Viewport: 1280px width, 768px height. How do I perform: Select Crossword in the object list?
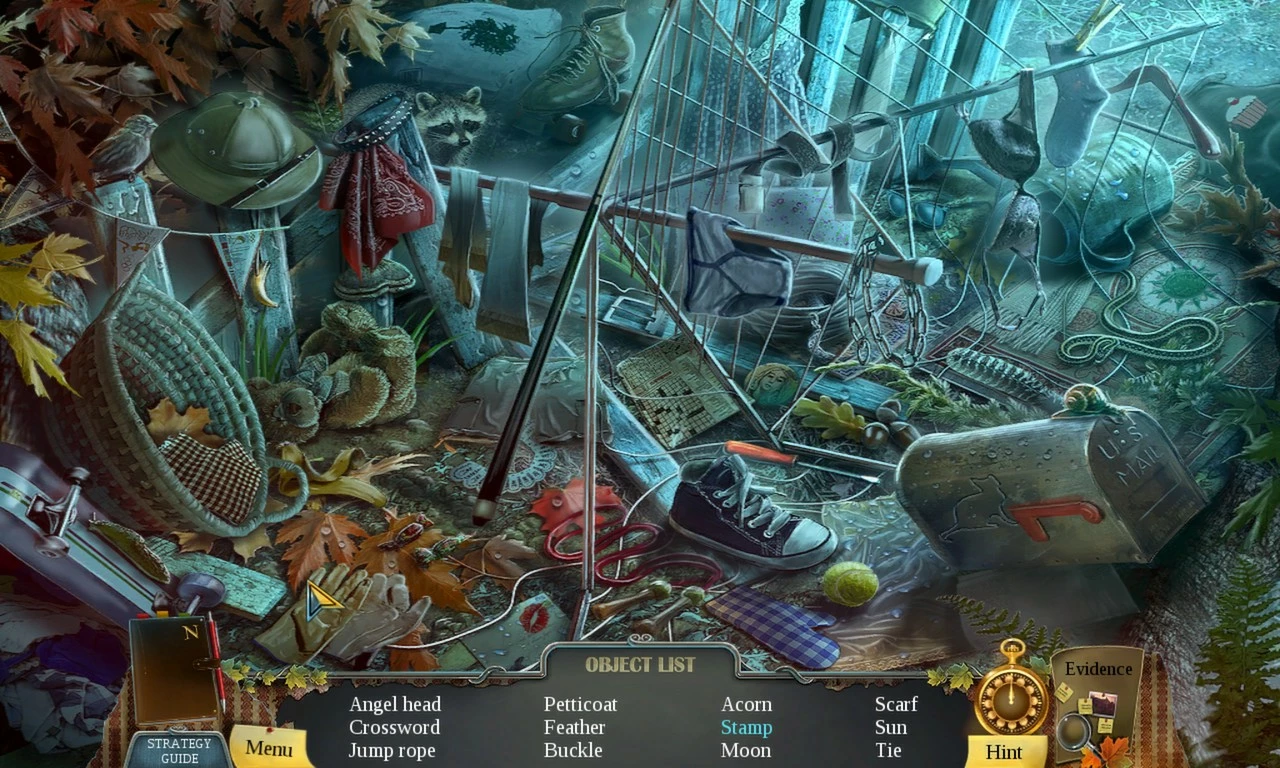click(x=394, y=727)
